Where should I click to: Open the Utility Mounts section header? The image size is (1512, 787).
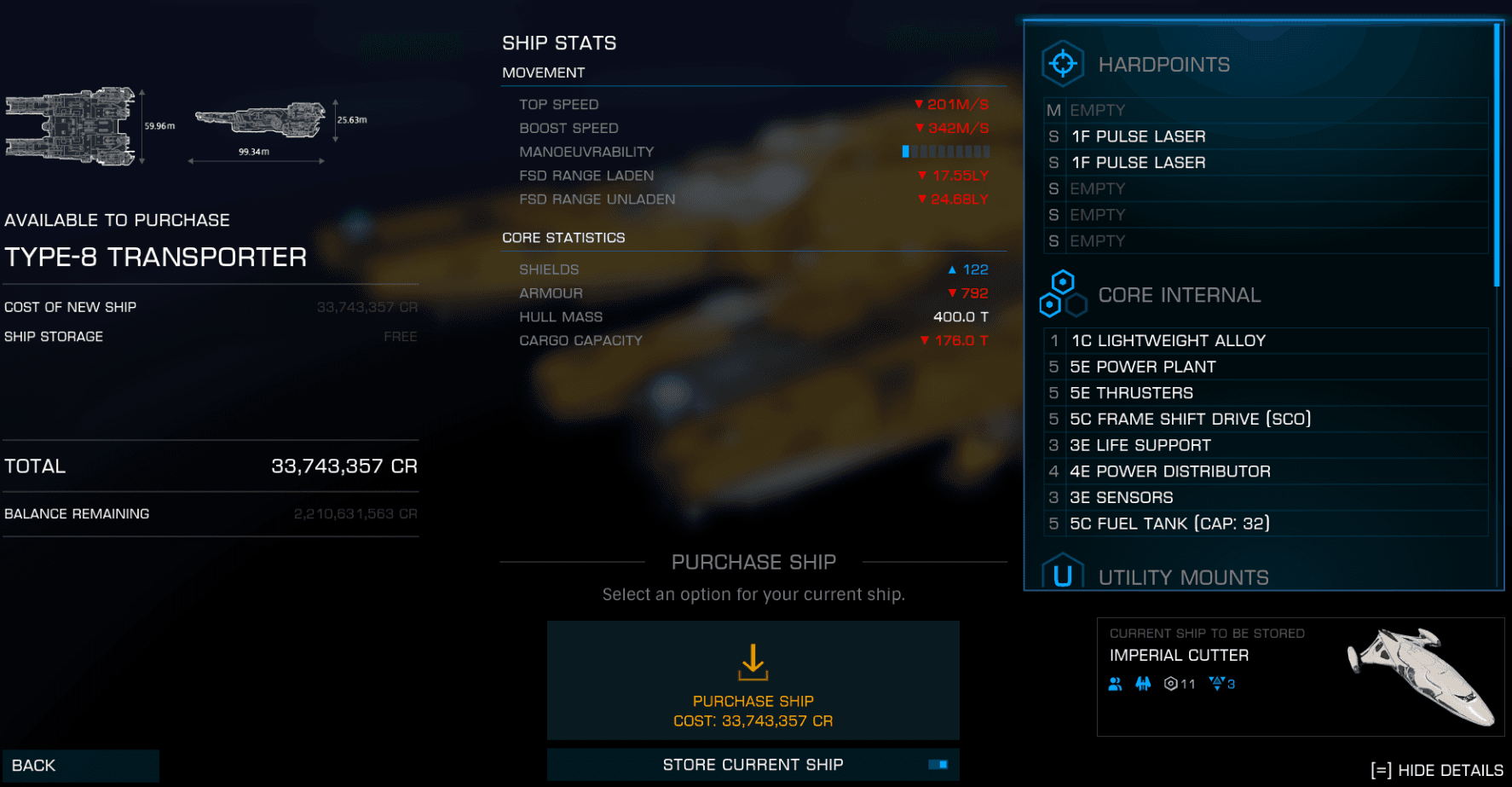[1183, 577]
